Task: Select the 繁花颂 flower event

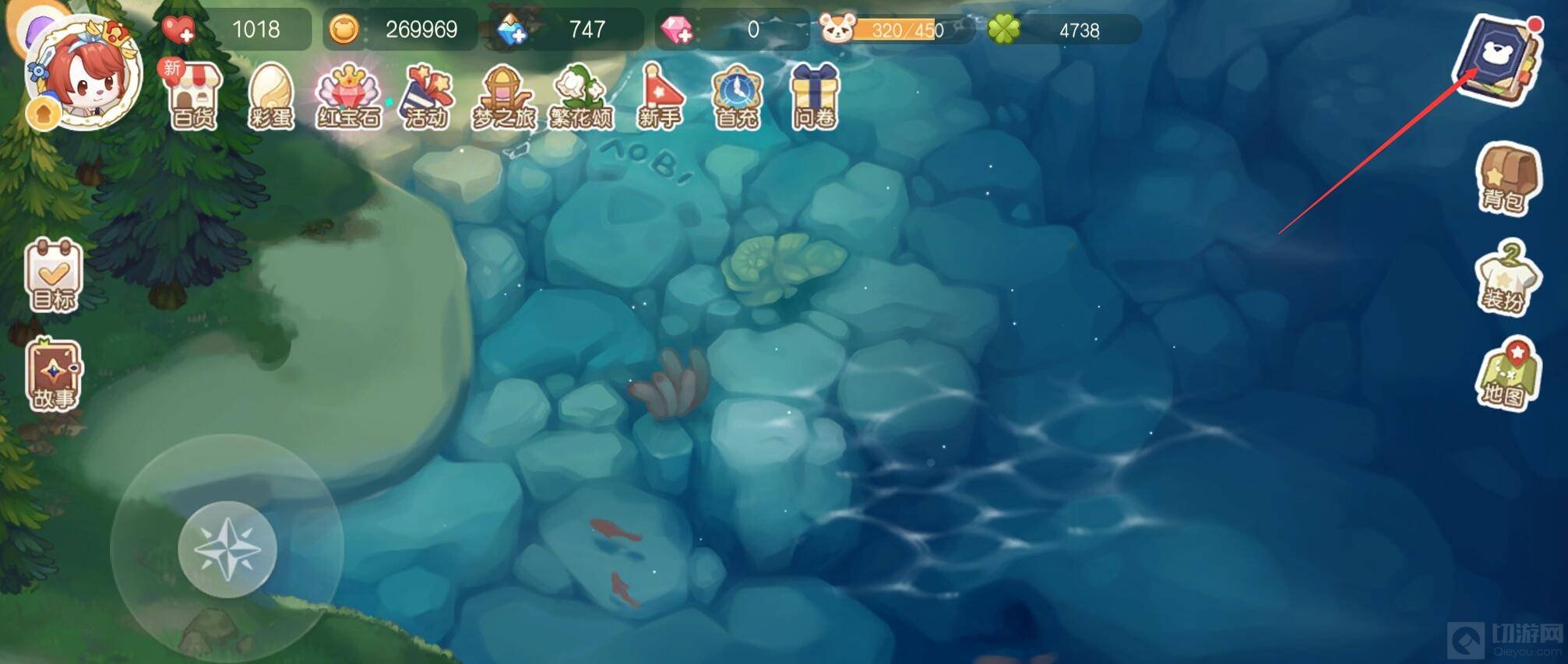Action: [581, 97]
